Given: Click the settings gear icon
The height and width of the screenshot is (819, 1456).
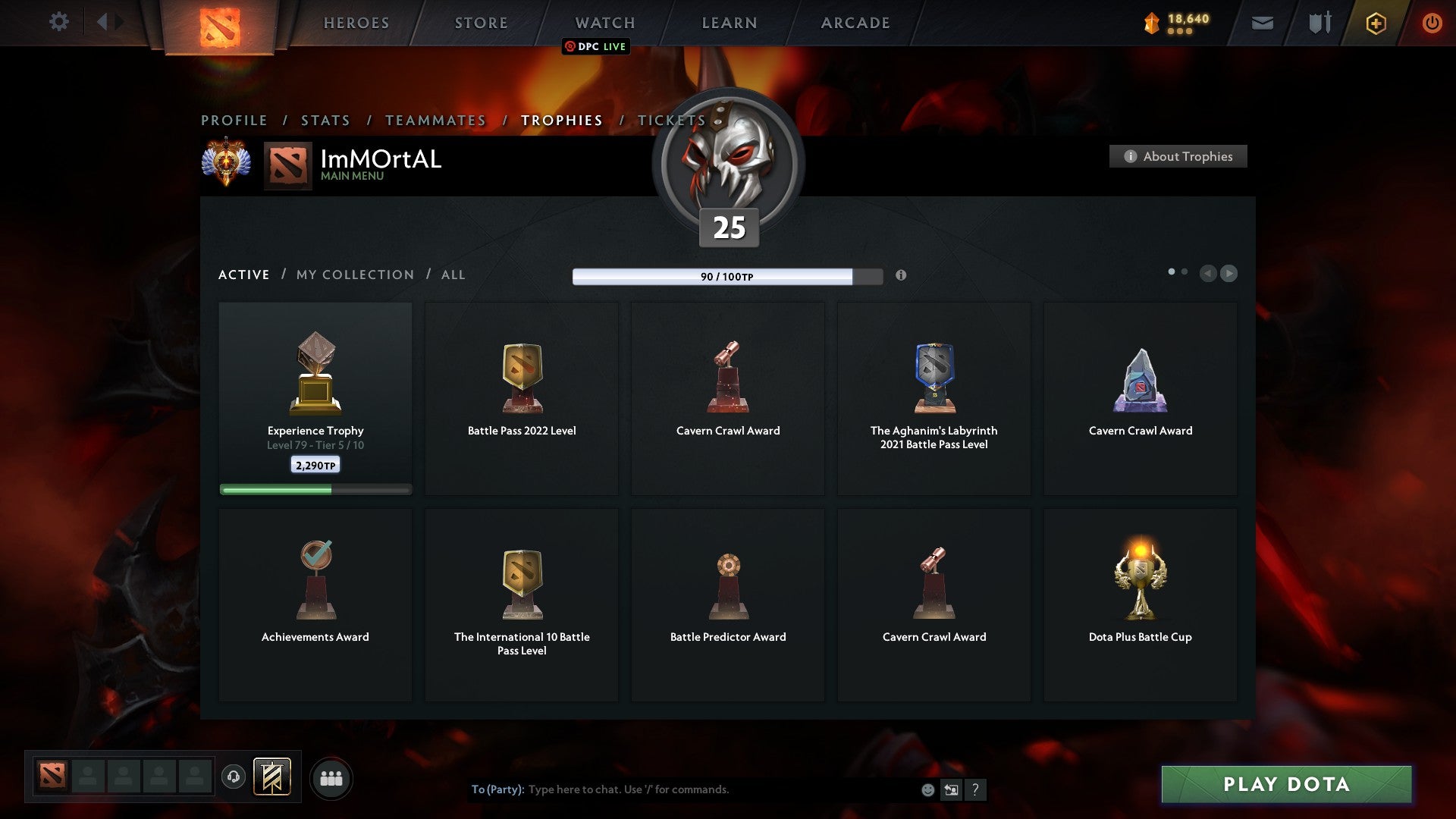Looking at the screenshot, I should (x=58, y=22).
